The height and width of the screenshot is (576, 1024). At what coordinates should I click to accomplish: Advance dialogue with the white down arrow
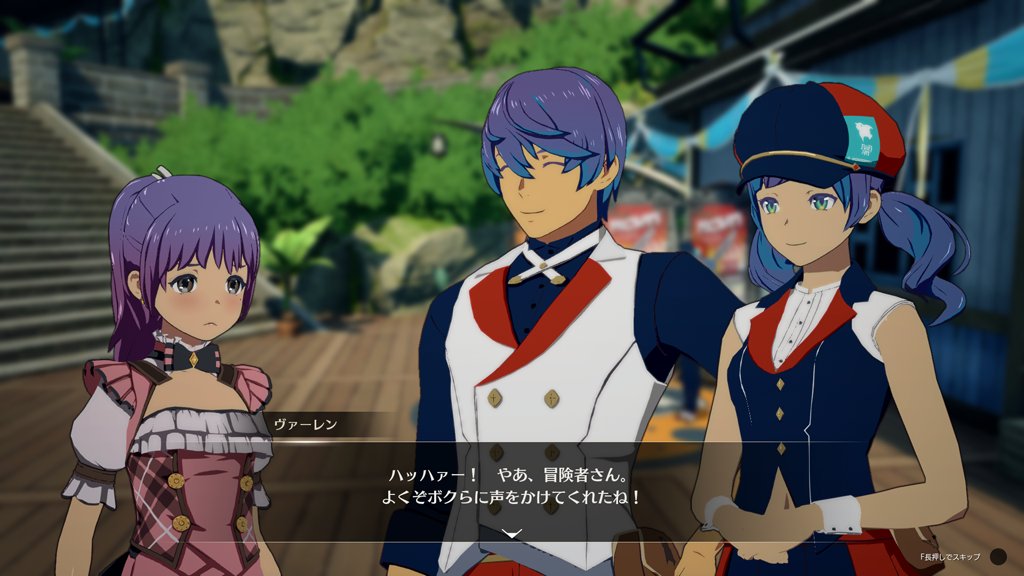coord(512,534)
